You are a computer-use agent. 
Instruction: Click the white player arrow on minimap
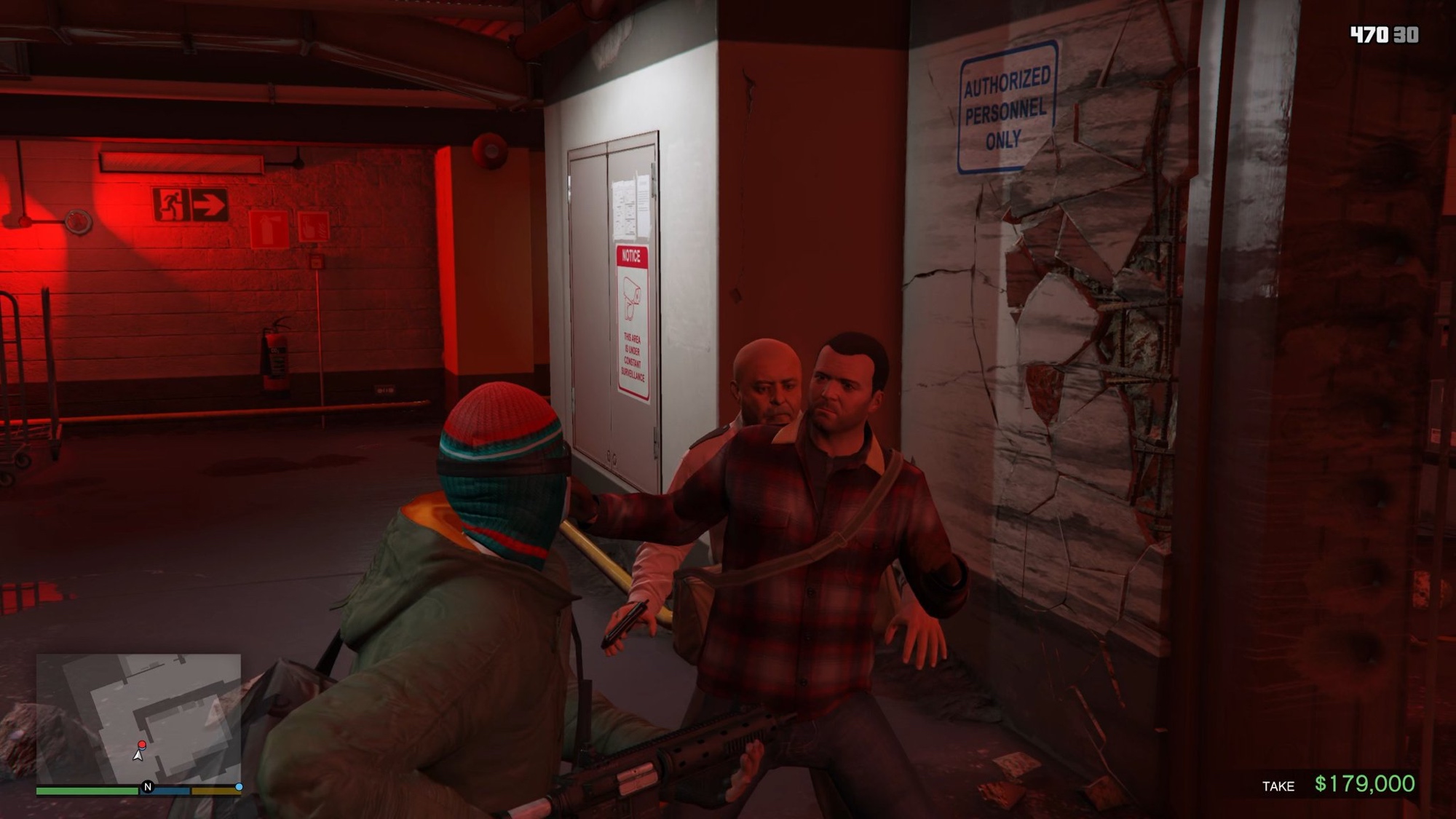point(138,755)
